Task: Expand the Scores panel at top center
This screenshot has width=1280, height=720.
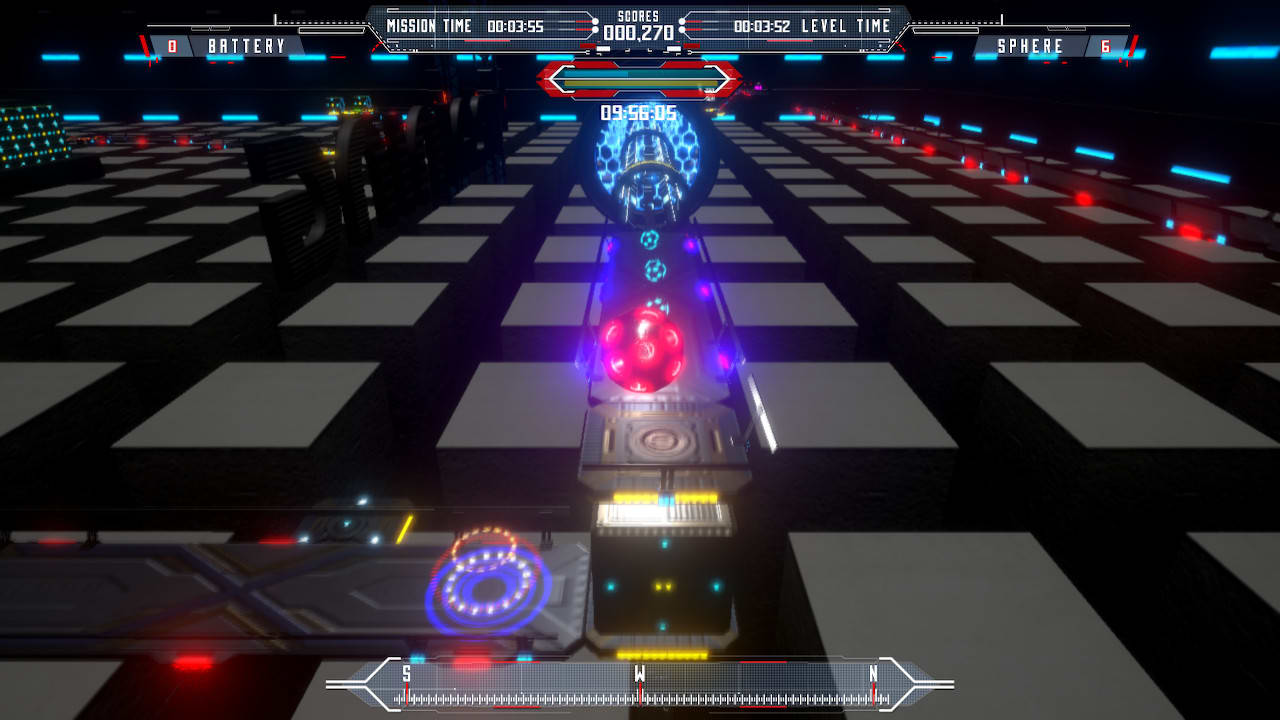Action: pyautogui.click(x=640, y=27)
